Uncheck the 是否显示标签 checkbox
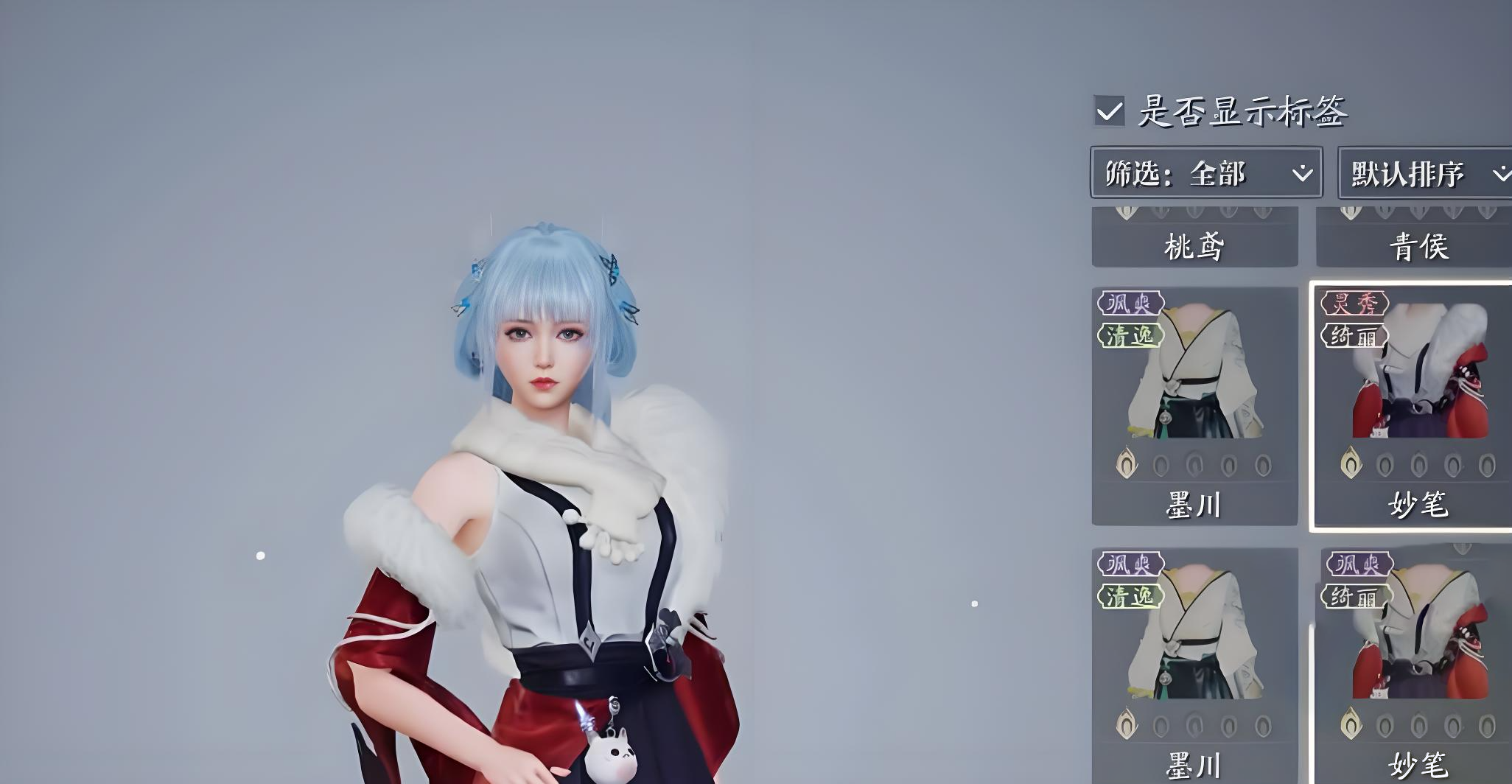The height and width of the screenshot is (784, 1512). click(1108, 111)
